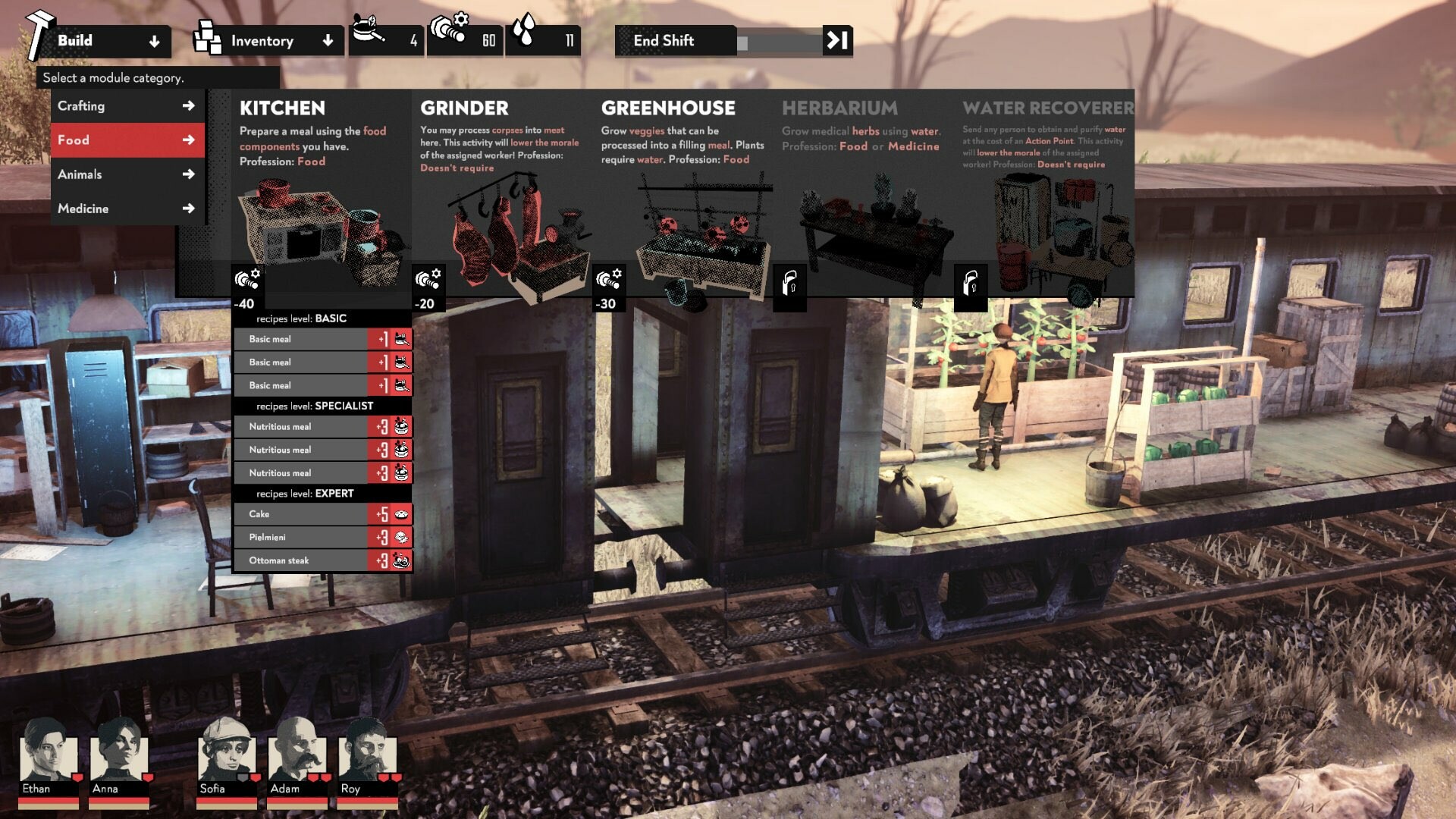The width and height of the screenshot is (1456, 819).
Task: Click the pie icon beside the Cake recipe
Action: 403,514
